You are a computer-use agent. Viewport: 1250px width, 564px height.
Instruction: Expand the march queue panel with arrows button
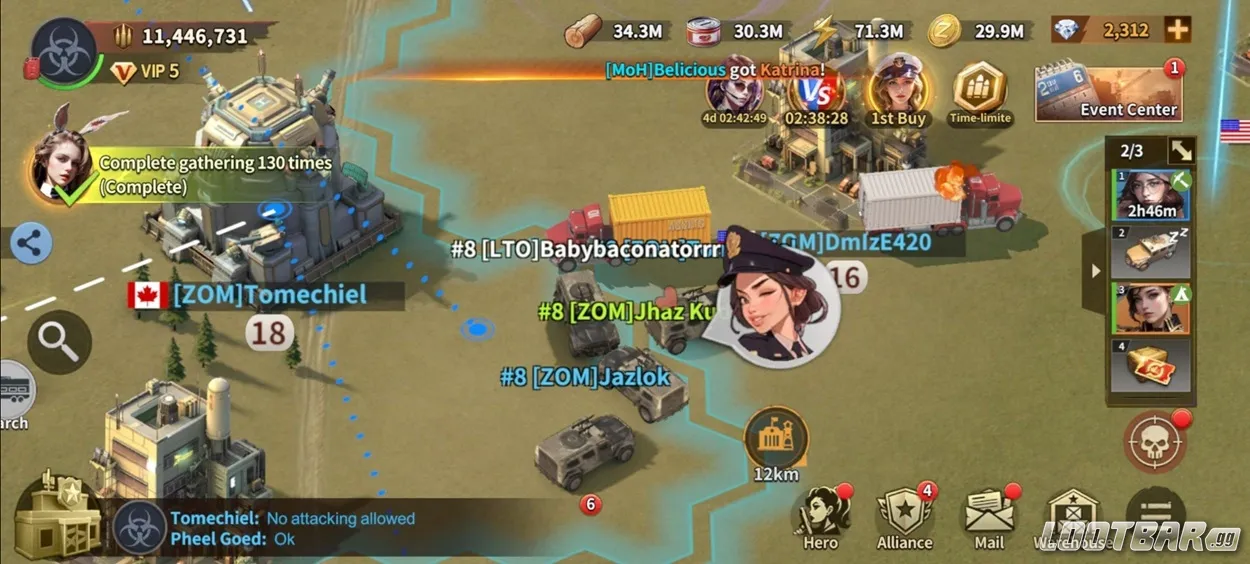click(1181, 151)
